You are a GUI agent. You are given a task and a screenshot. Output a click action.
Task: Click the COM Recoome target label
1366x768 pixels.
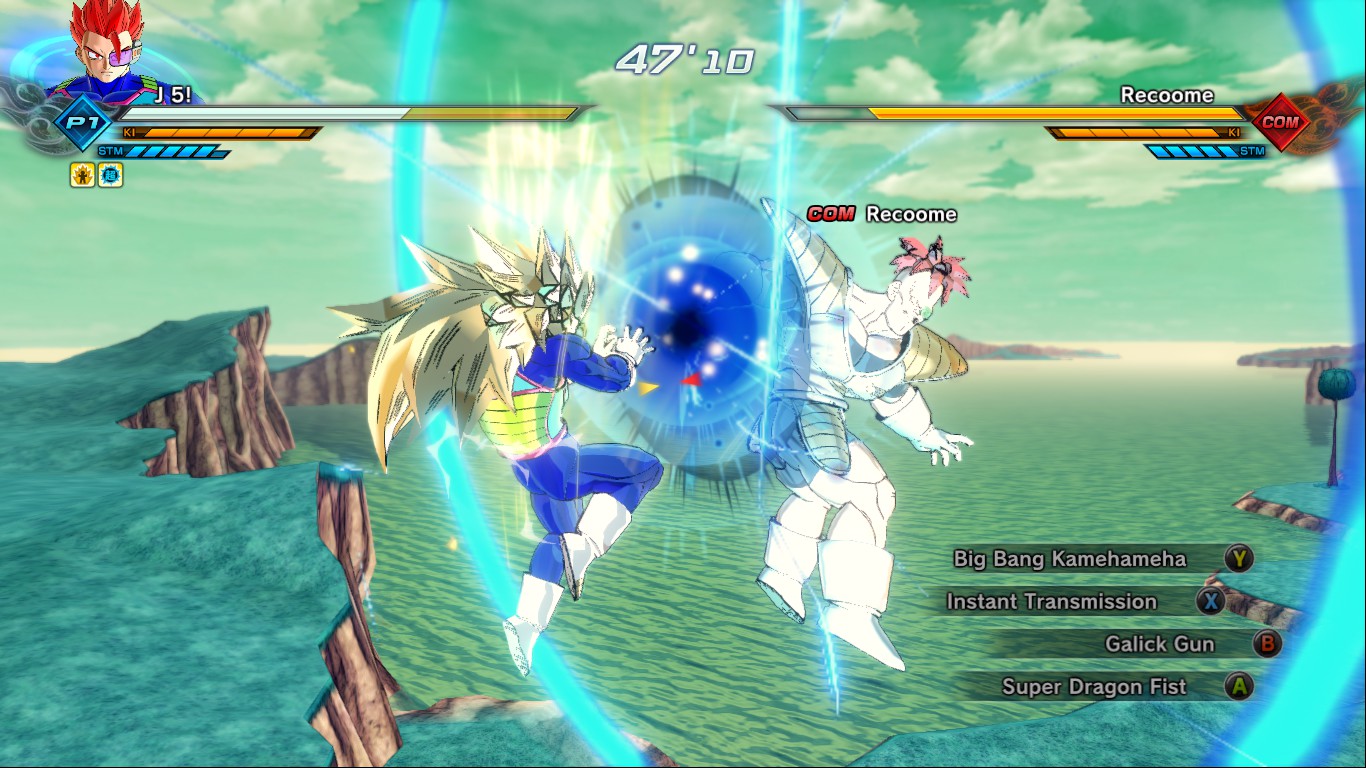tap(882, 214)
